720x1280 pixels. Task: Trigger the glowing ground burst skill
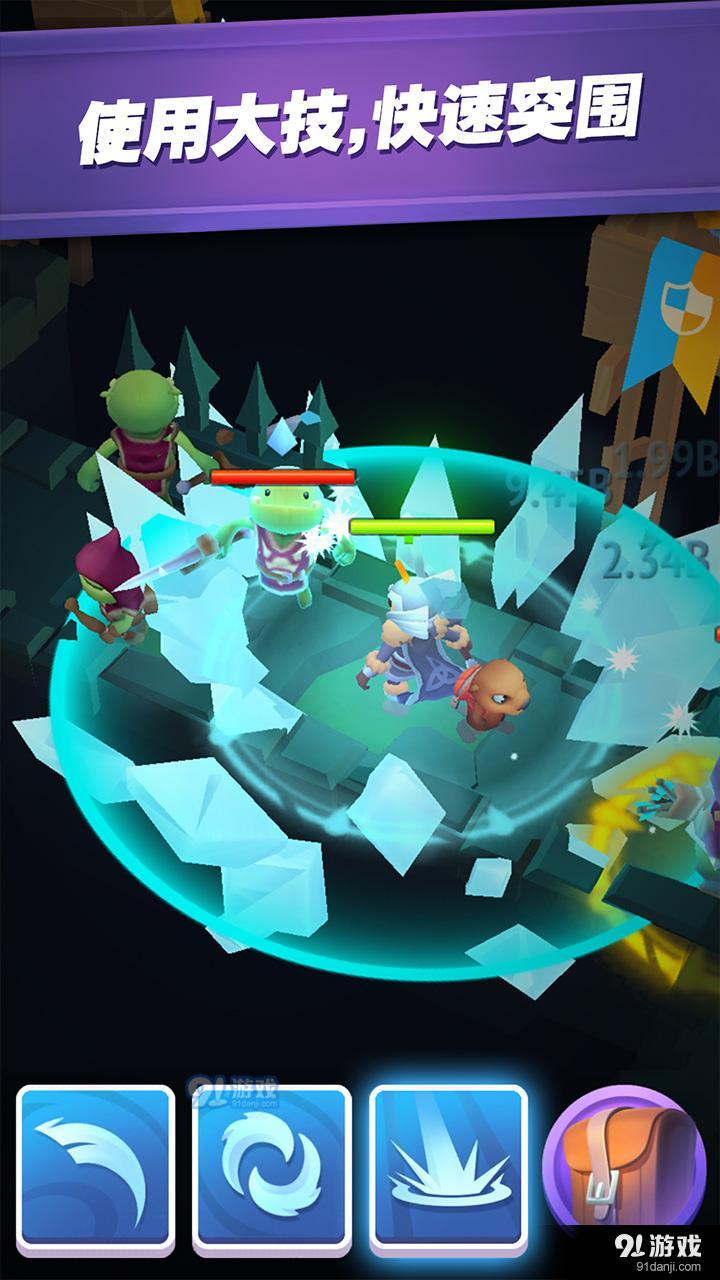tap(449, 1167)
